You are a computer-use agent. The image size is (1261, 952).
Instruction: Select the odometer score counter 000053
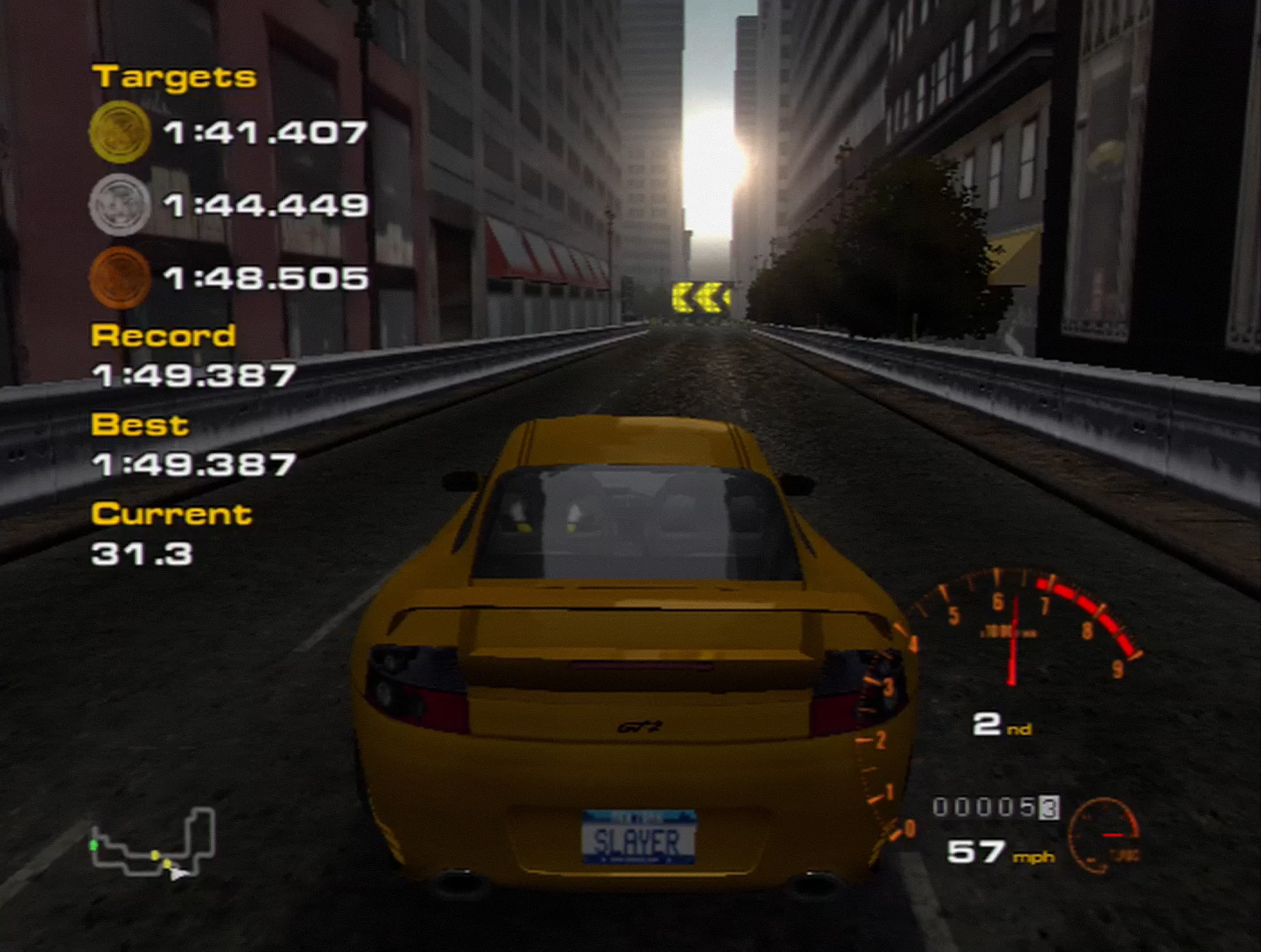click(x=996, y=808)
